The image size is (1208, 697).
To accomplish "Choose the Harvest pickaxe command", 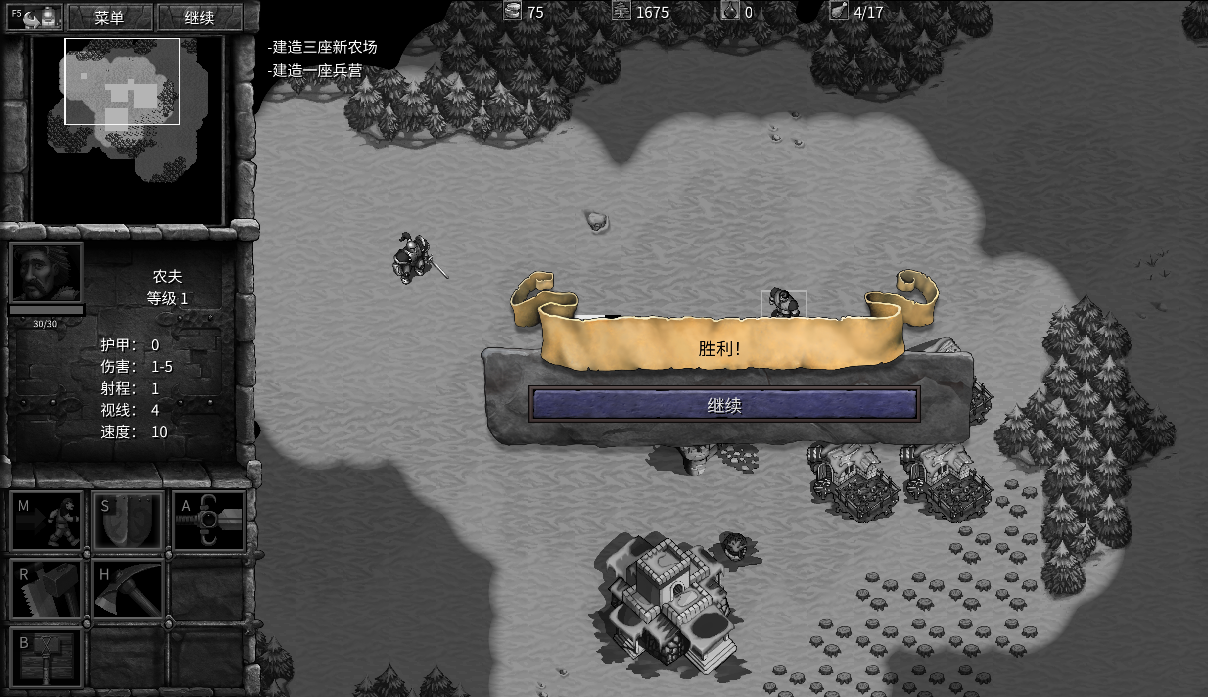I will pos(127,589).
